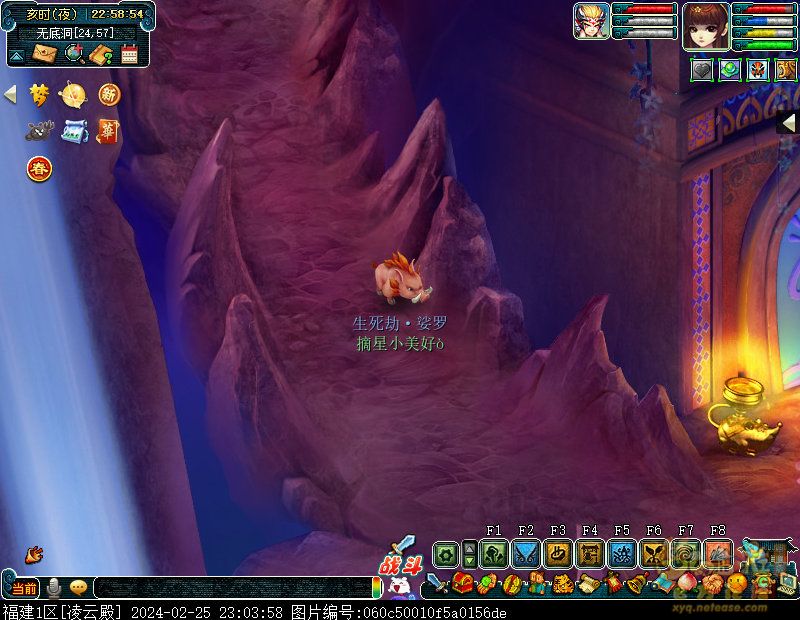Open the calendar icon
The width and height of the screenshot is (800, 620).
point(129,54)
